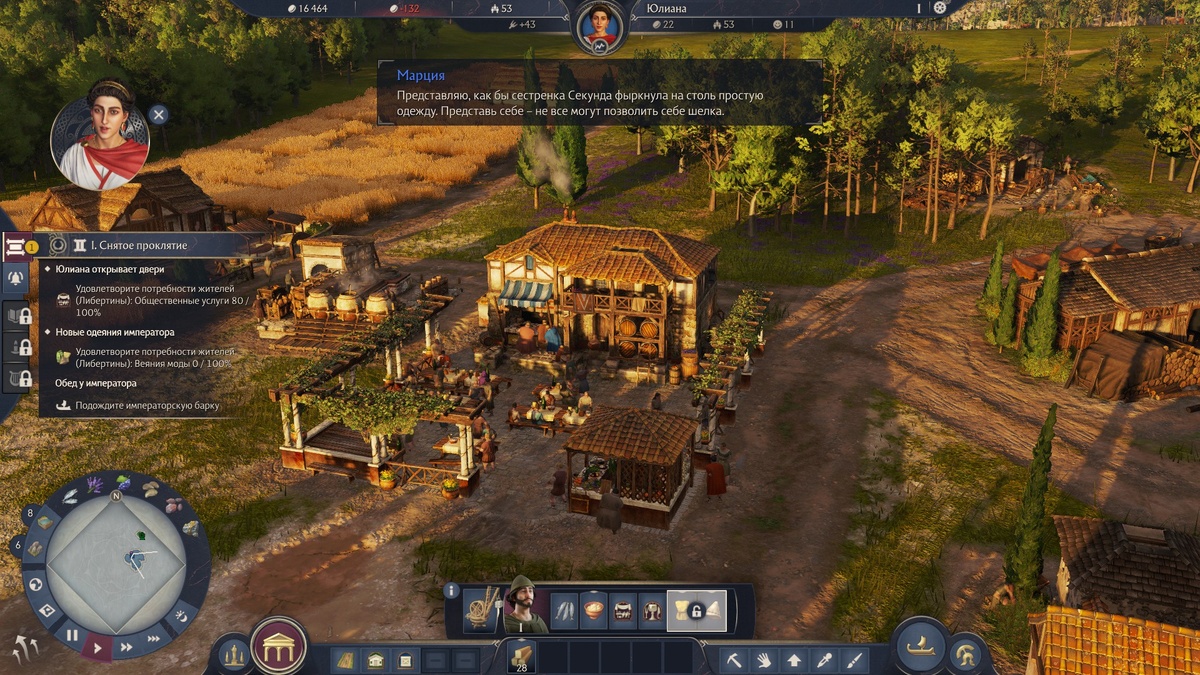Image resolution: width=1200 pixels, height=675 pixels.
Task: Toggle the day and night cycle button
Action: (x=181, y=615)
